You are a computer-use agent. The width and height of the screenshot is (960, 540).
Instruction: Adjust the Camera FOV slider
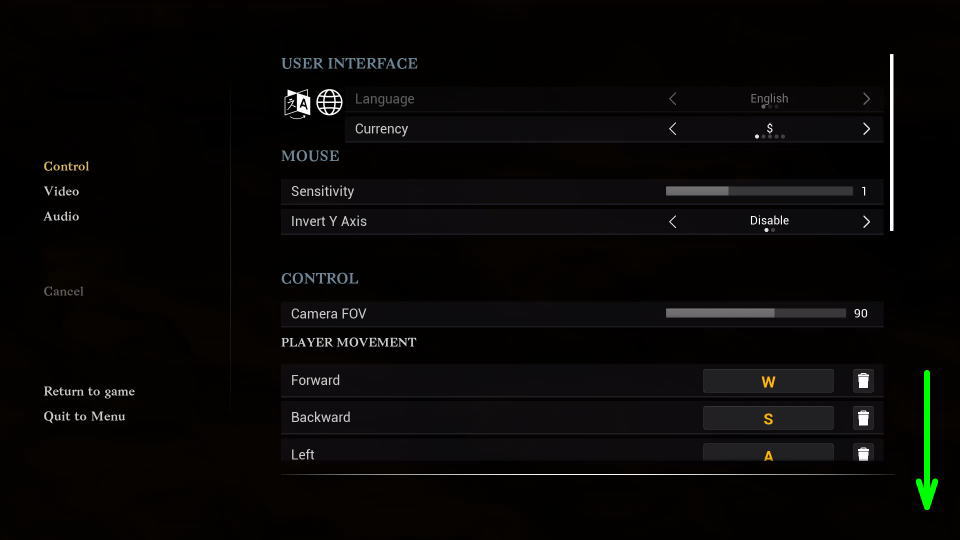(x=756, y=313)
